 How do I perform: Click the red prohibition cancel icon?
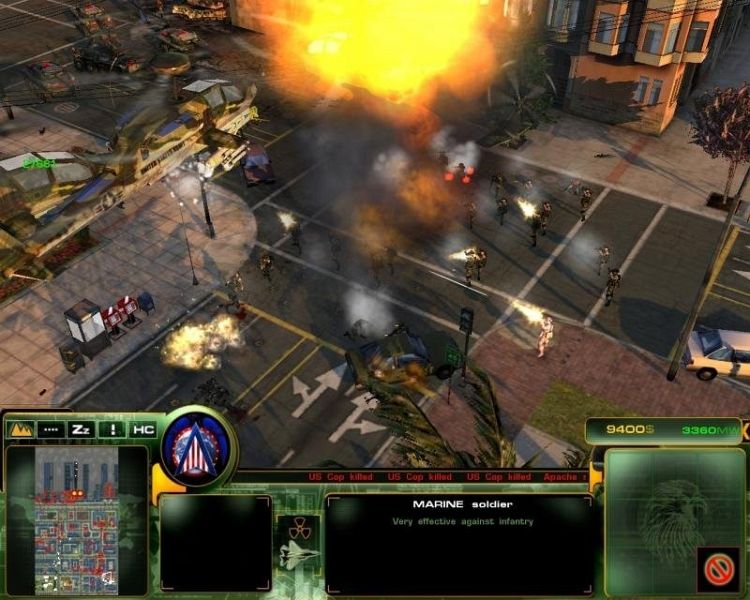(717, 569)
